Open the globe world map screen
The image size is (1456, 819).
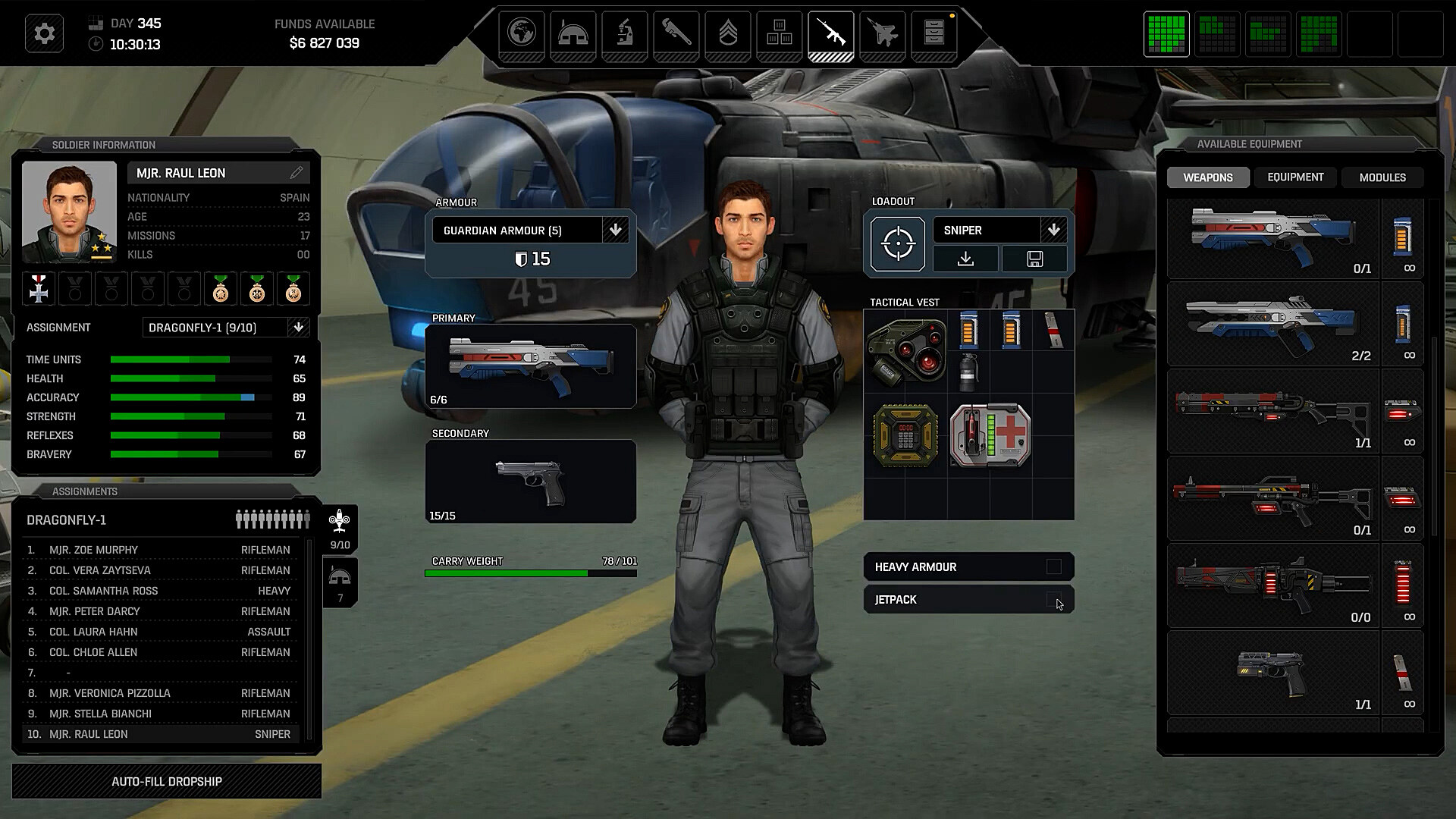(x=522, y=34)
